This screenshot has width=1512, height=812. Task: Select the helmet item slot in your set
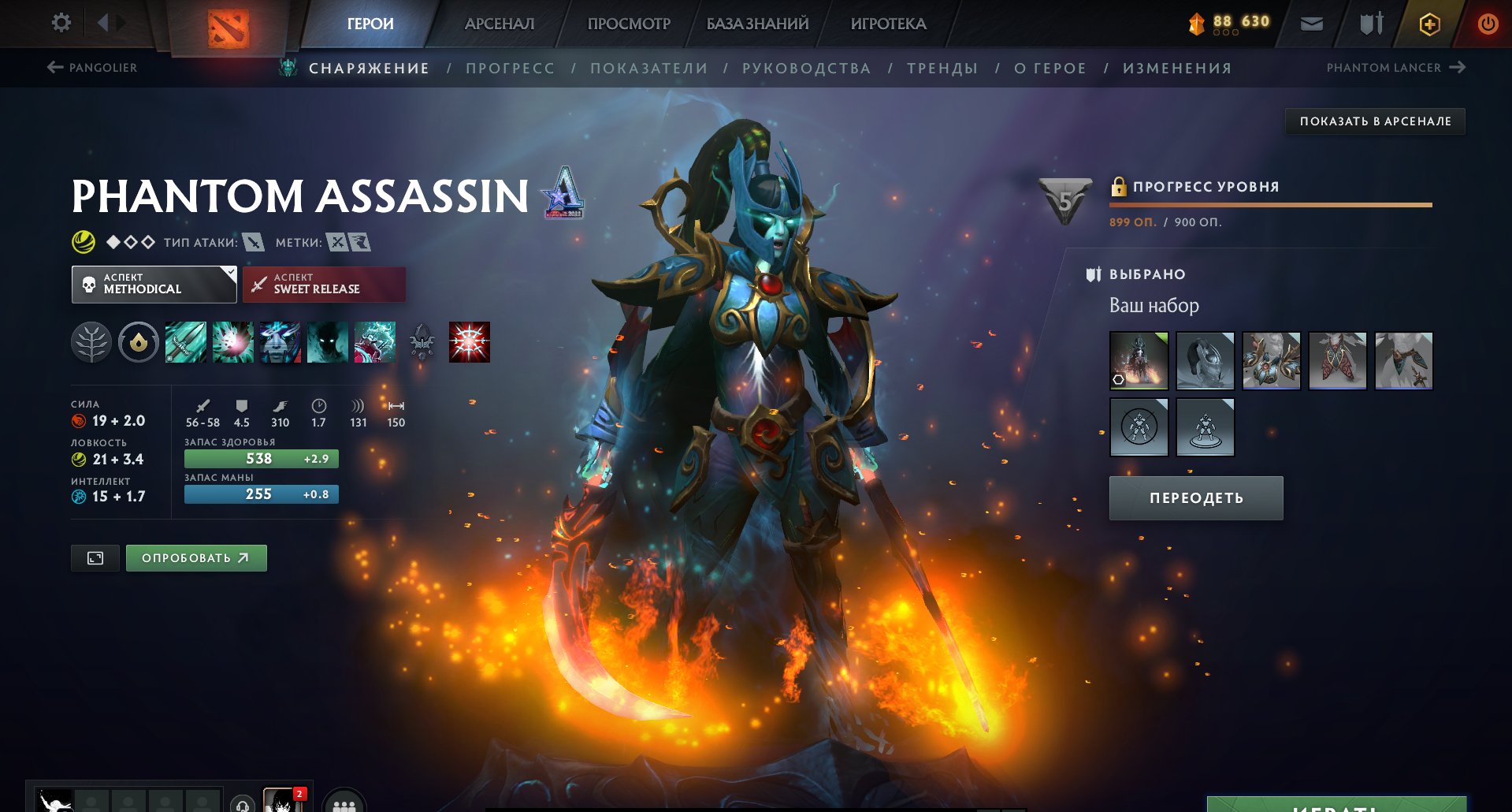point(1205,361)
